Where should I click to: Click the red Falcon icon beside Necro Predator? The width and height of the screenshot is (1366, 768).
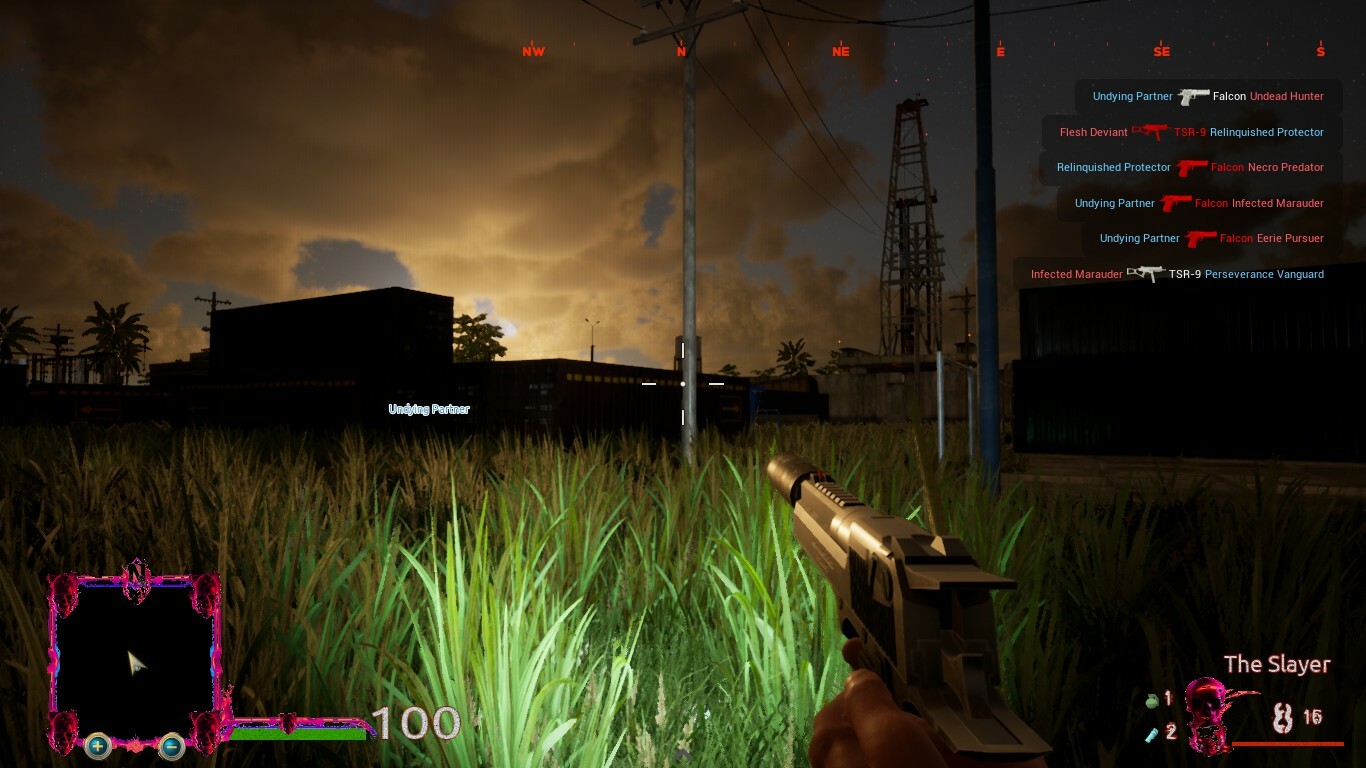[x=1191, y=167]
